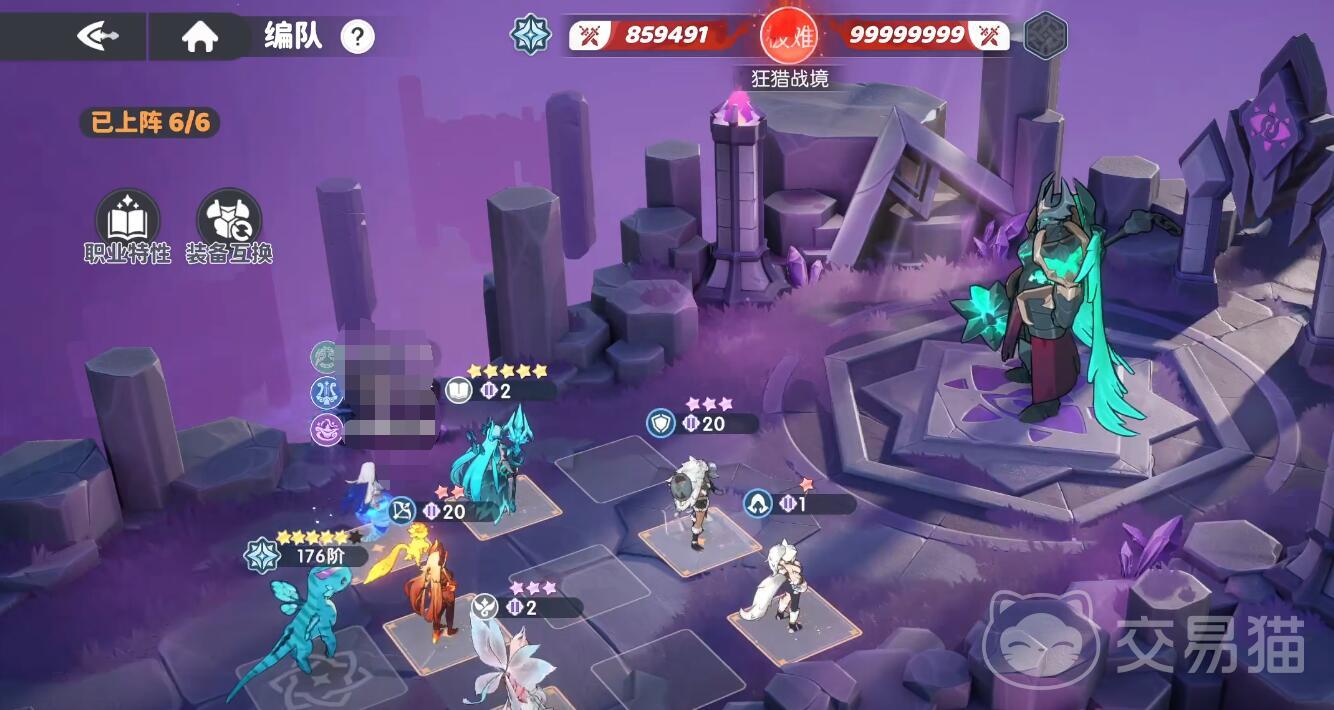The width and height of the screenshot is (1334, 710).
Task: Select the small blue-white spirit unit
Action: [360, 495]
